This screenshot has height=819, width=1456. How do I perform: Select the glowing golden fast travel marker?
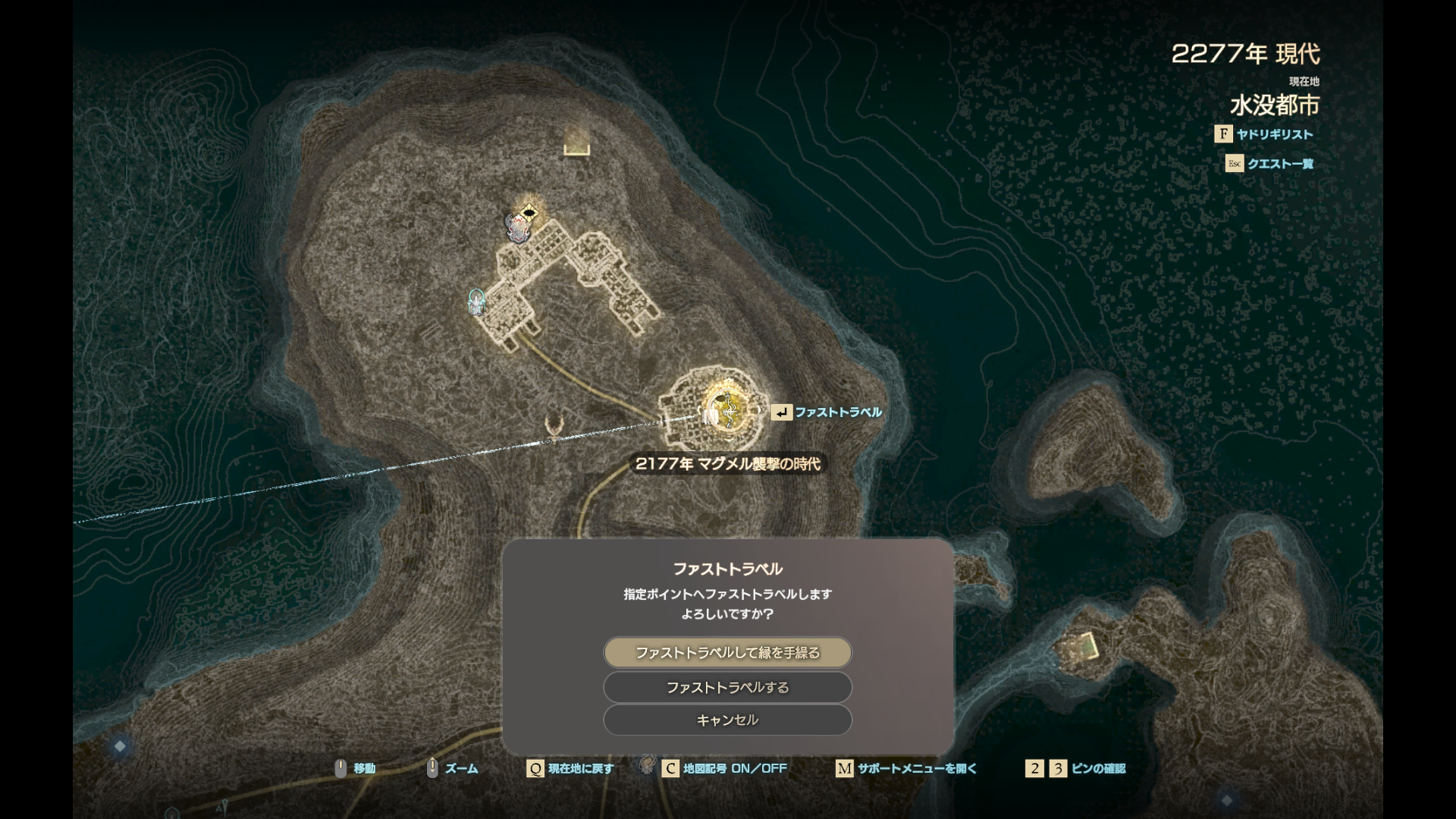point(726,410)
